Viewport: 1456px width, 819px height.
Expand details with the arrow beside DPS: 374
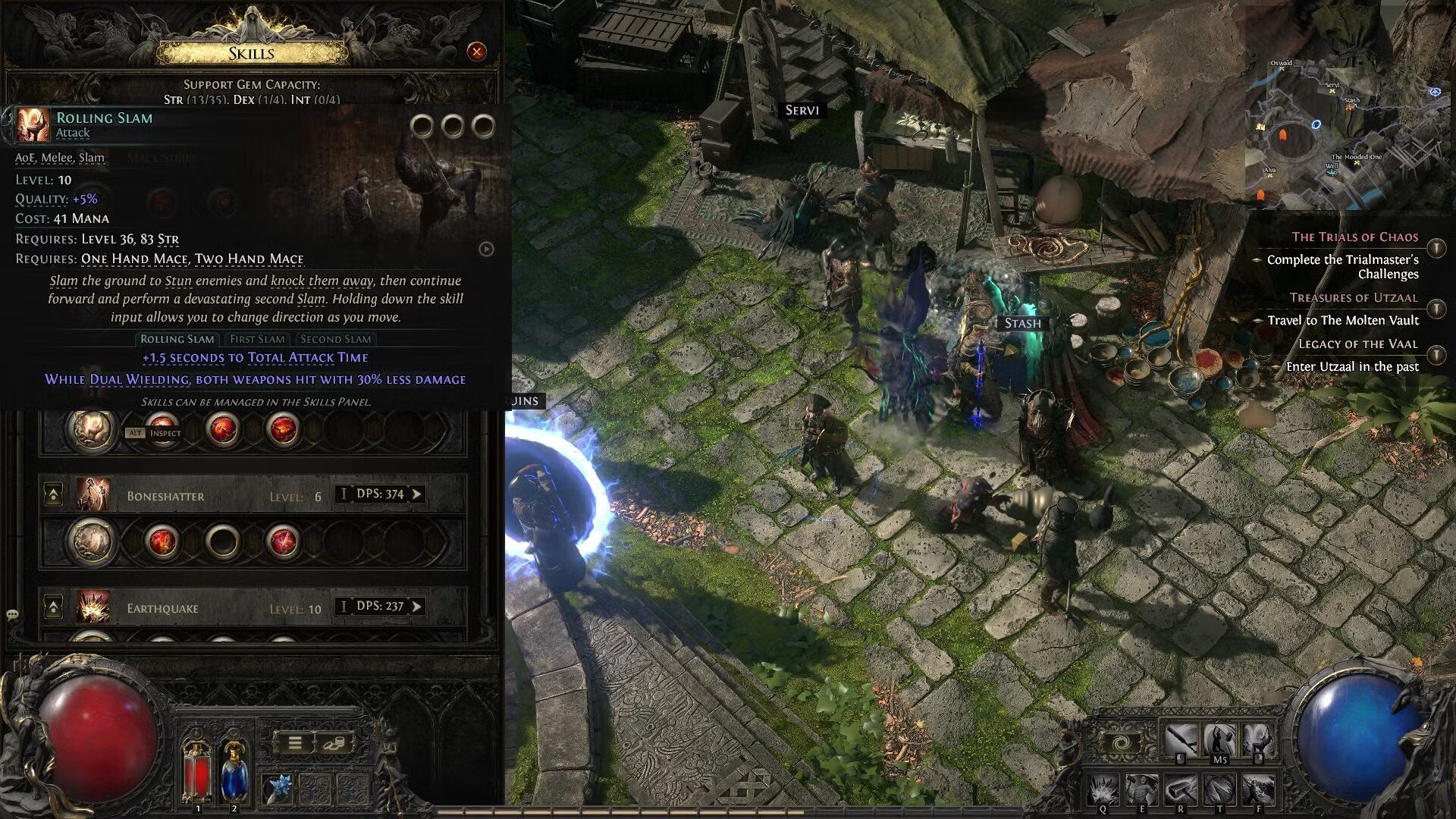(417, 494)
